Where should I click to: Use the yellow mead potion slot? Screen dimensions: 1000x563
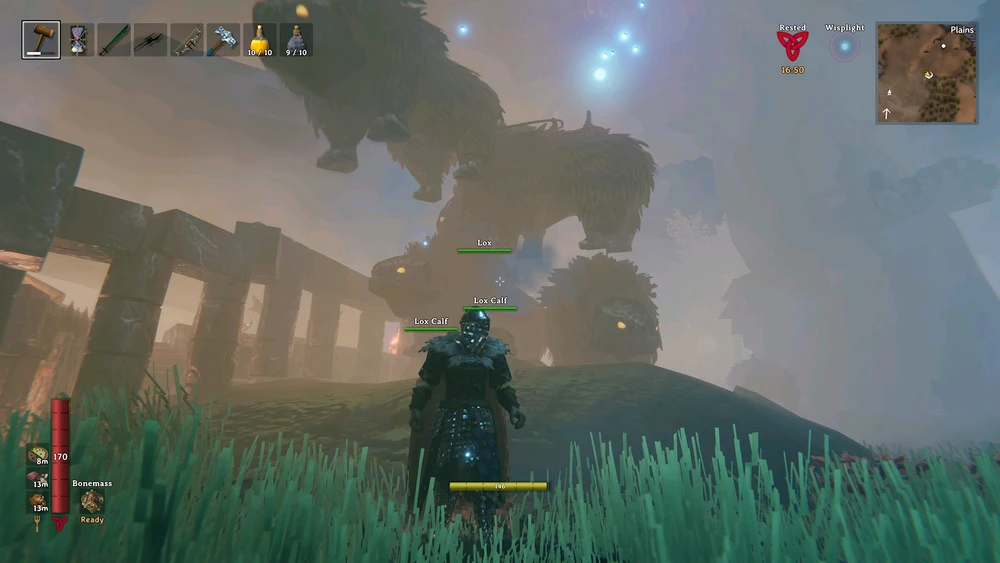260,39
